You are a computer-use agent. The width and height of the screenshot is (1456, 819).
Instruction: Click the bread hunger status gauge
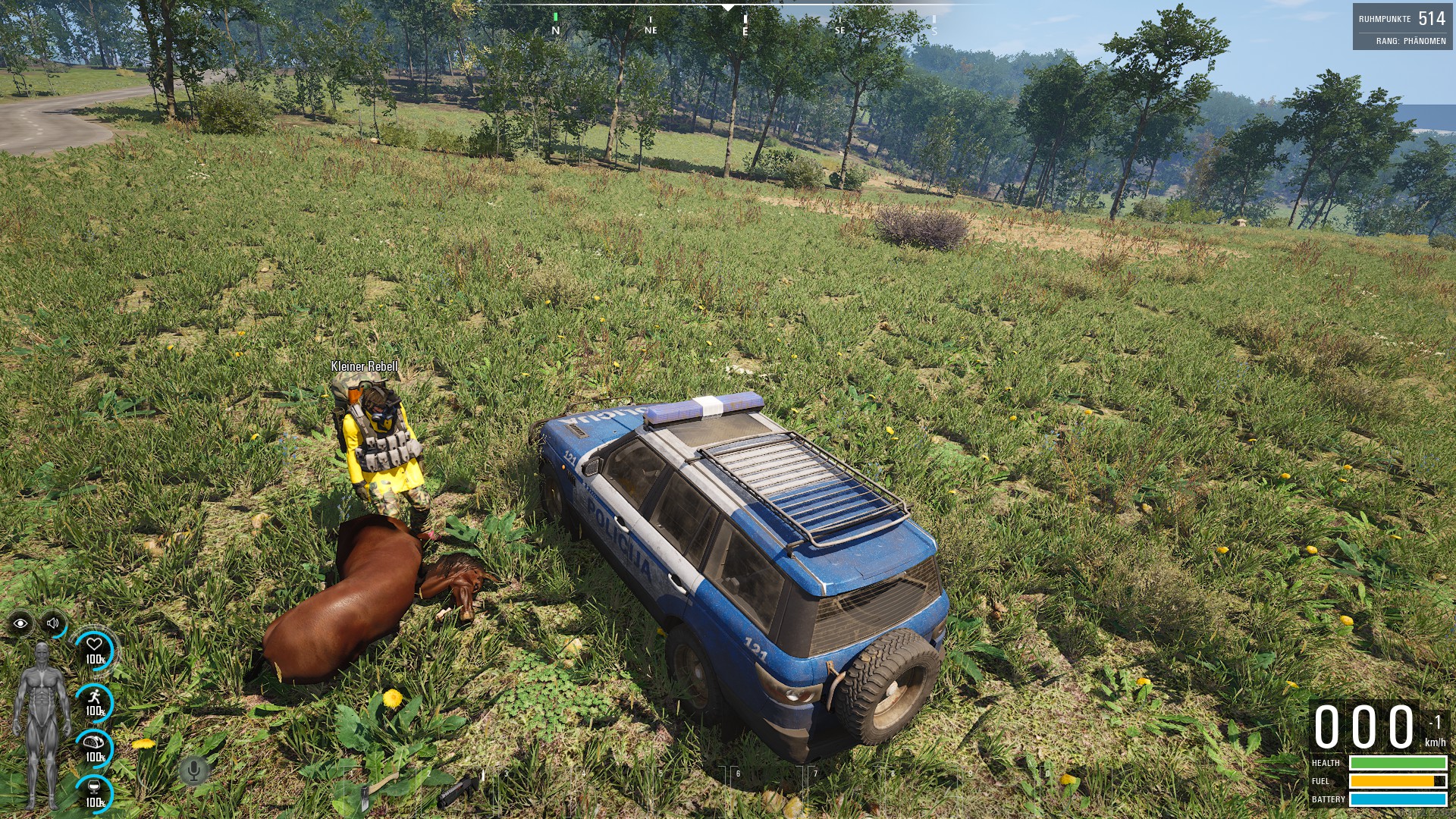(95, 748)
